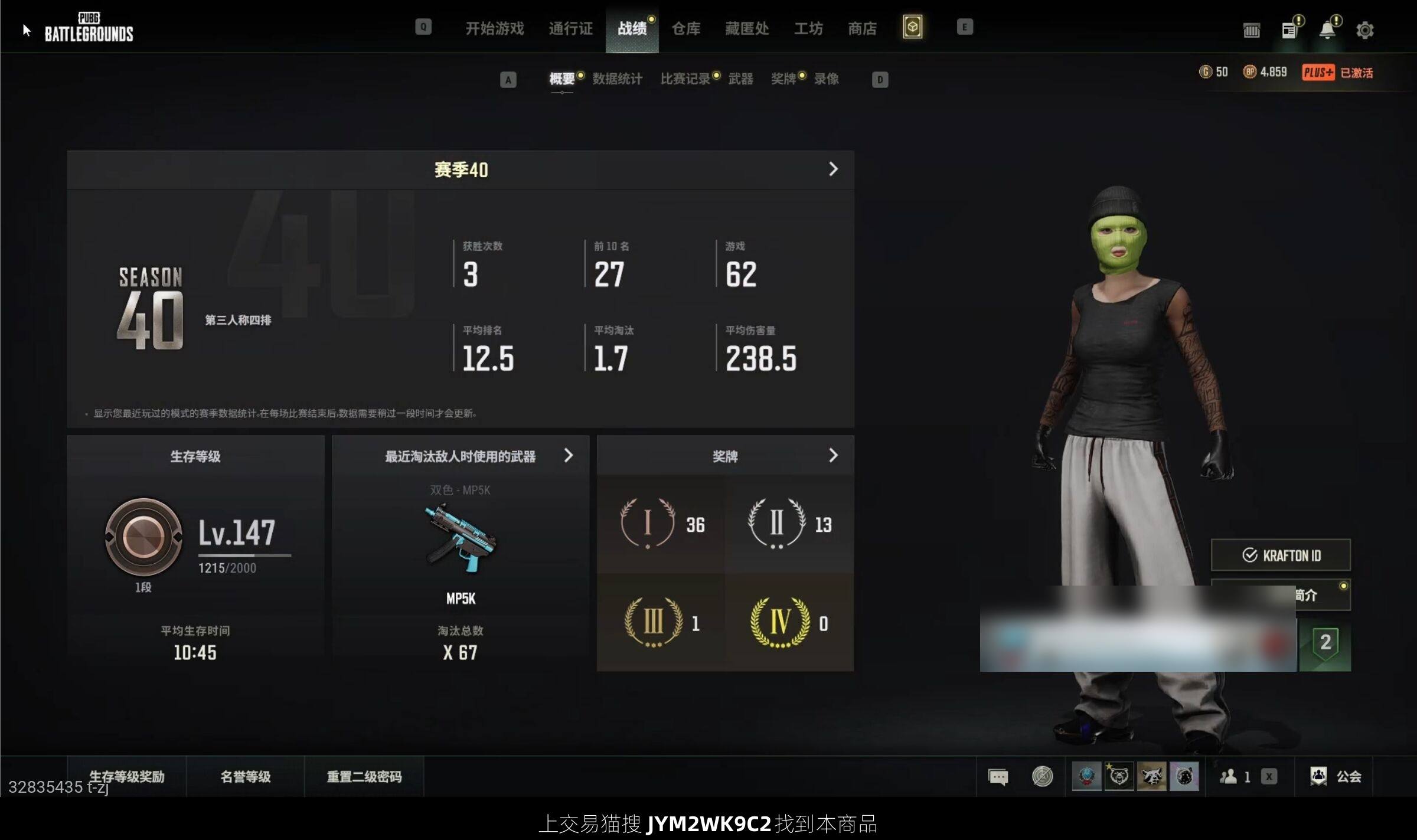Check the notification bell icon
The image size is (1417, 840).
pos(1327,30)
